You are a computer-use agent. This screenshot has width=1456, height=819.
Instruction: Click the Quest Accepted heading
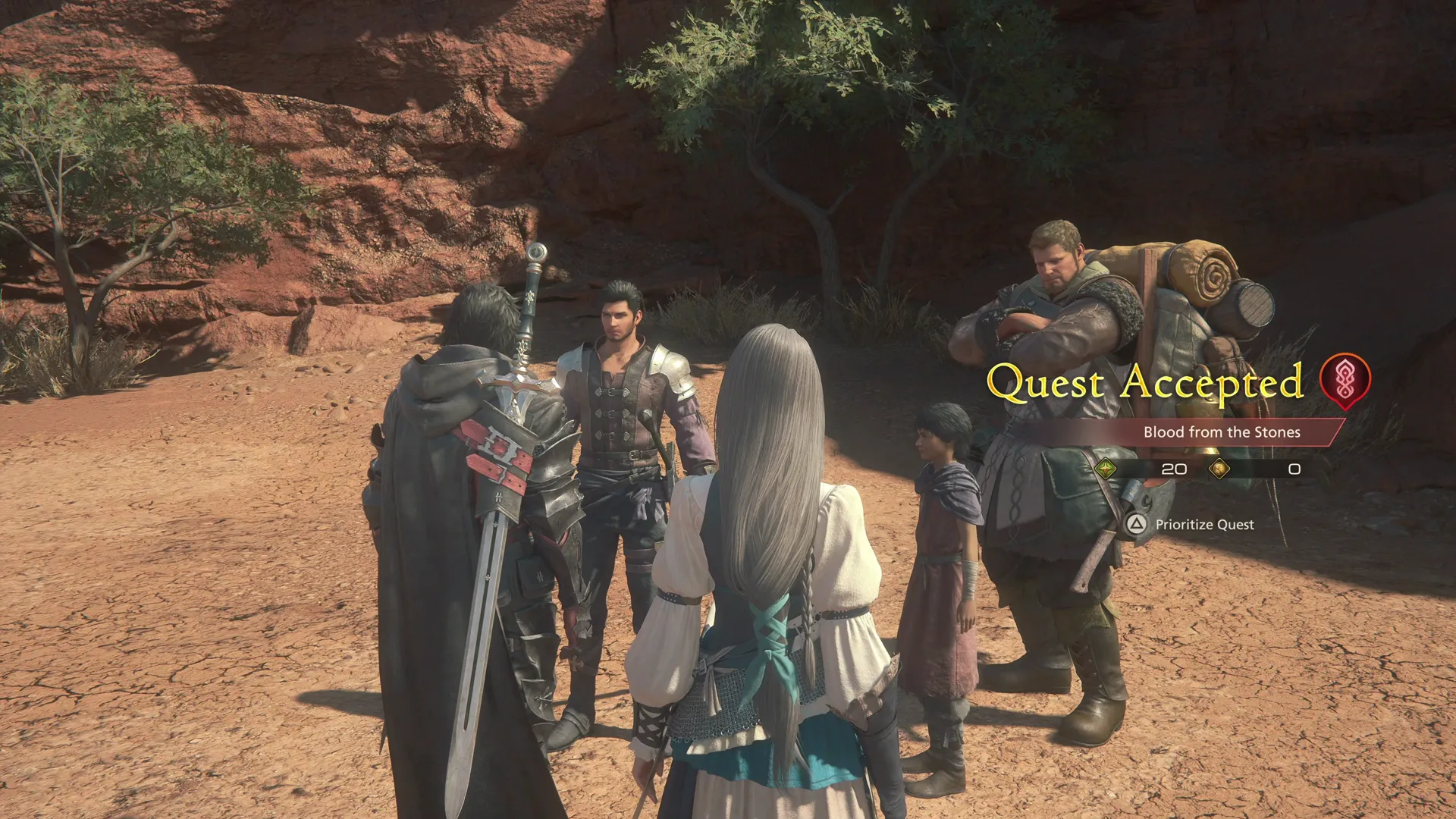1147,383
